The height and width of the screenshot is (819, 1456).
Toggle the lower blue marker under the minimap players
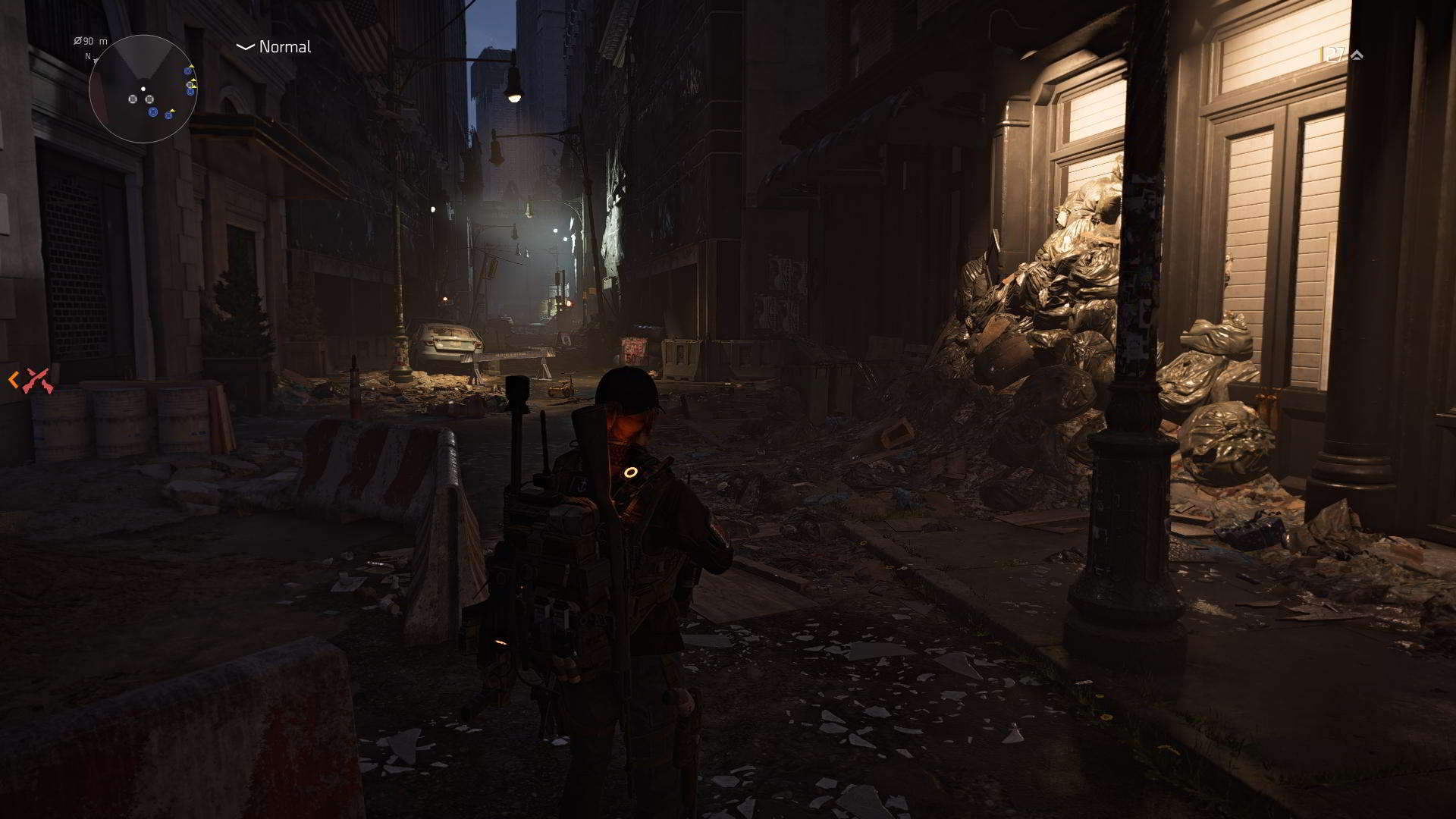168,115
